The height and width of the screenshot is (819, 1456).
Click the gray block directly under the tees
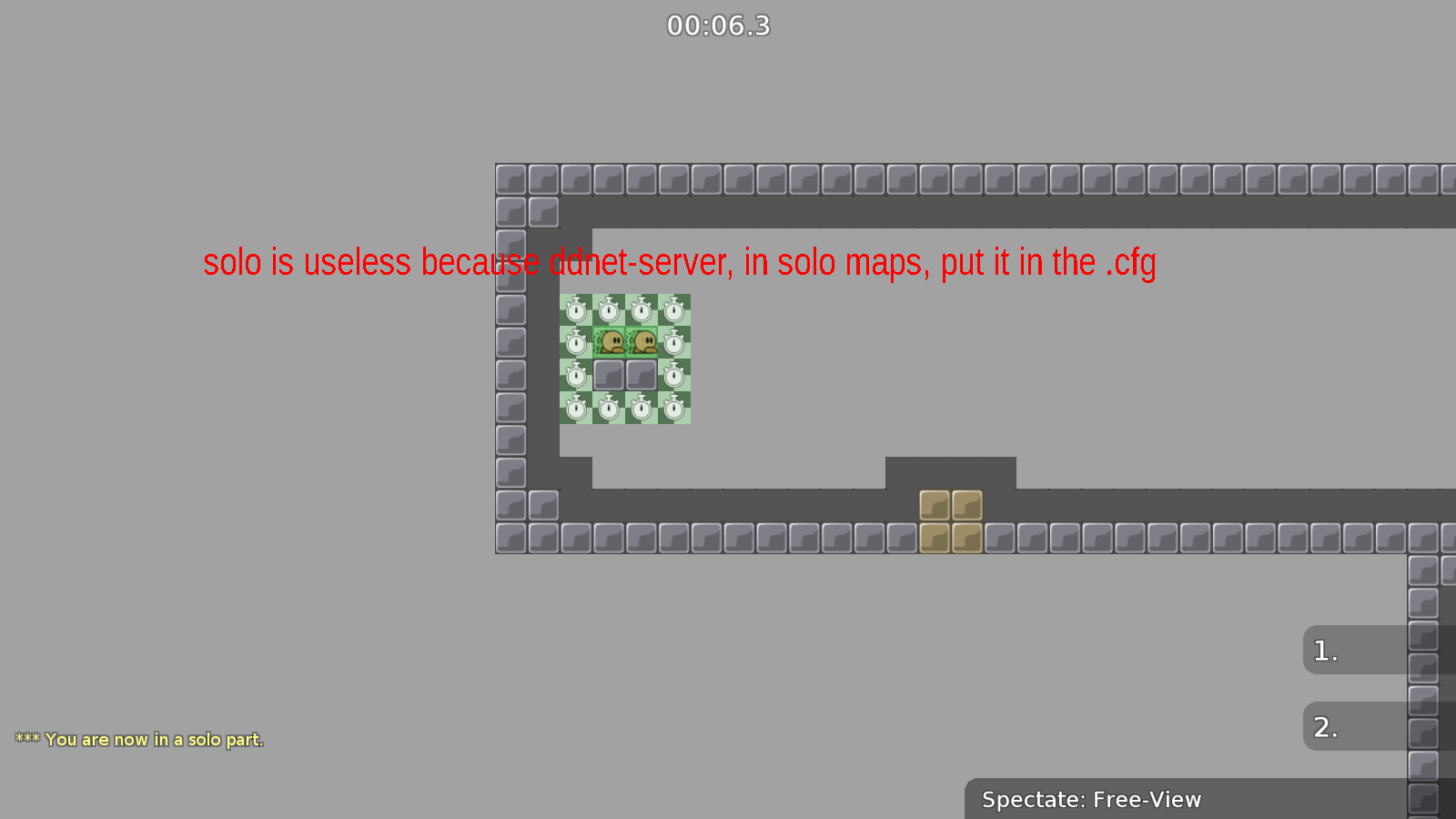coord(608,375)
